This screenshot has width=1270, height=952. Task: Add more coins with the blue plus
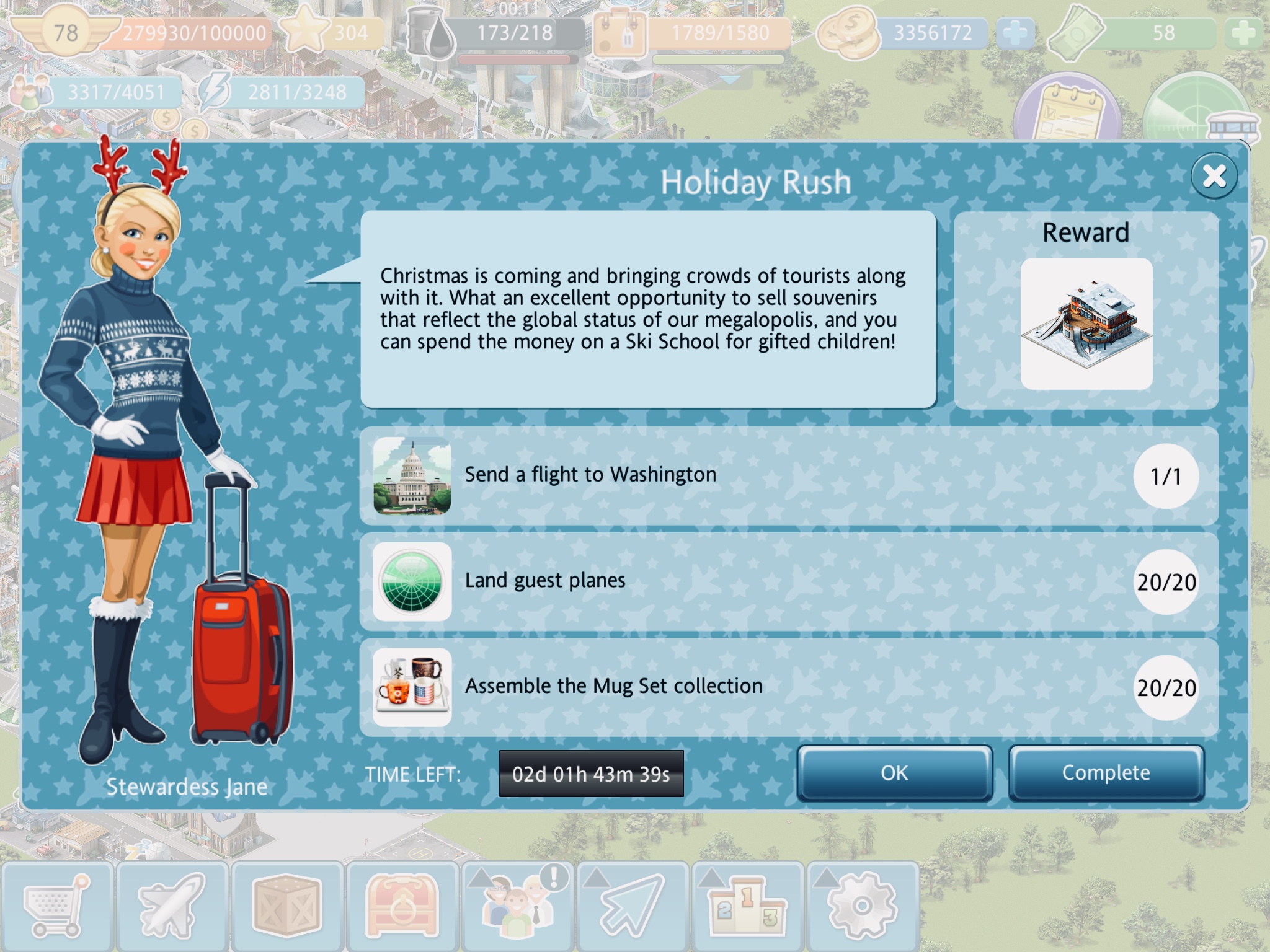[1015, 33]
